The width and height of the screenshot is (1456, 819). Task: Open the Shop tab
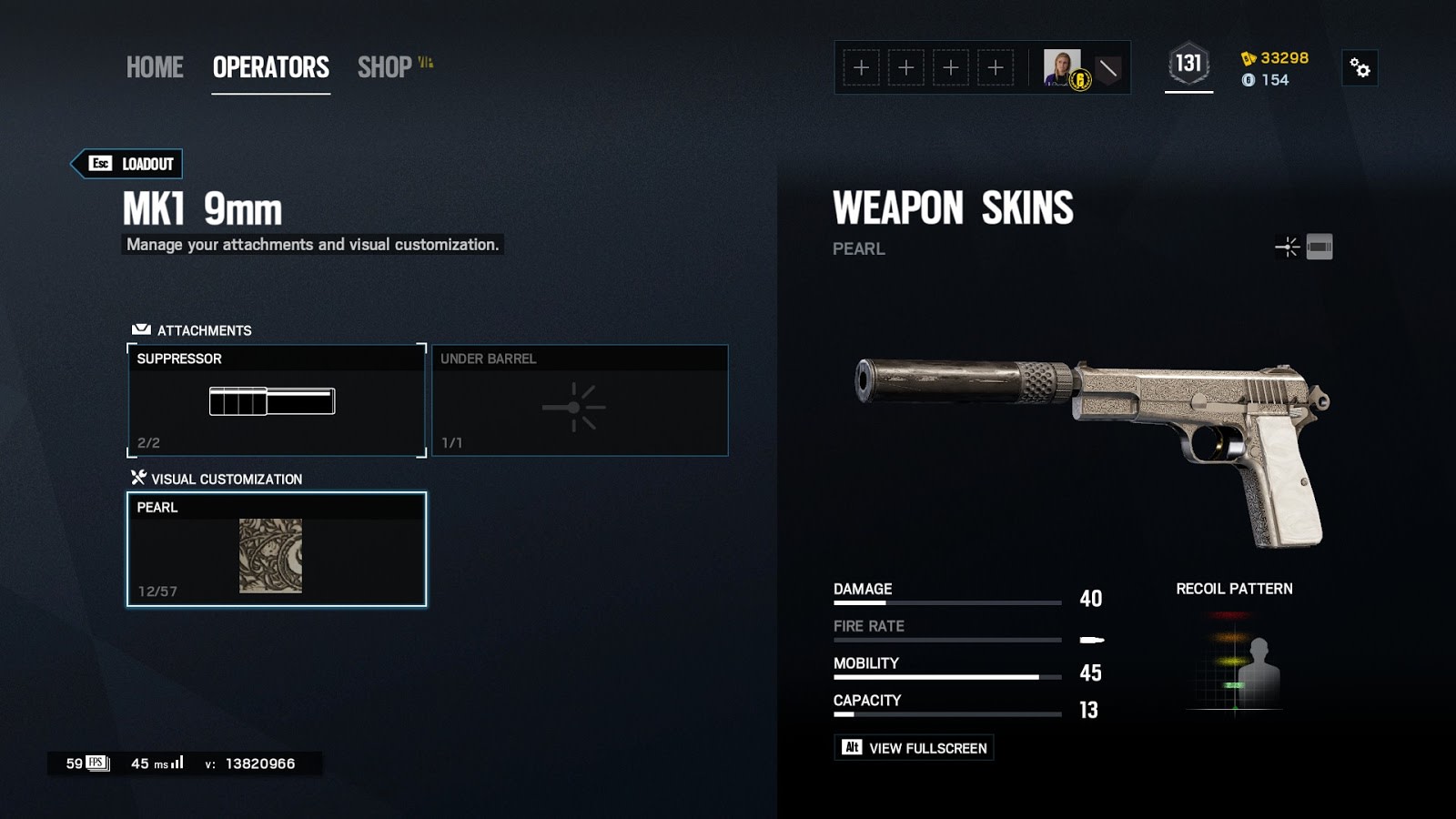[385, 67]
